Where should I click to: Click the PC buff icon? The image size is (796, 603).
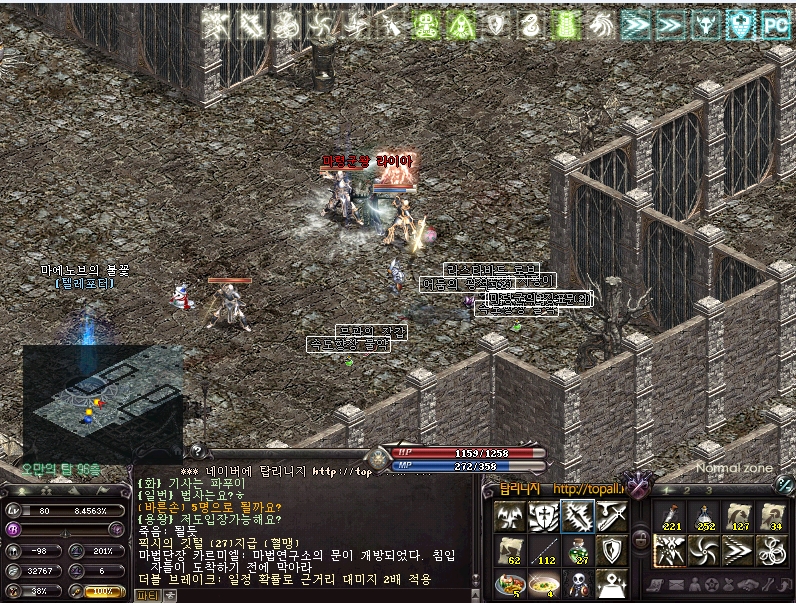click(776, 24)
